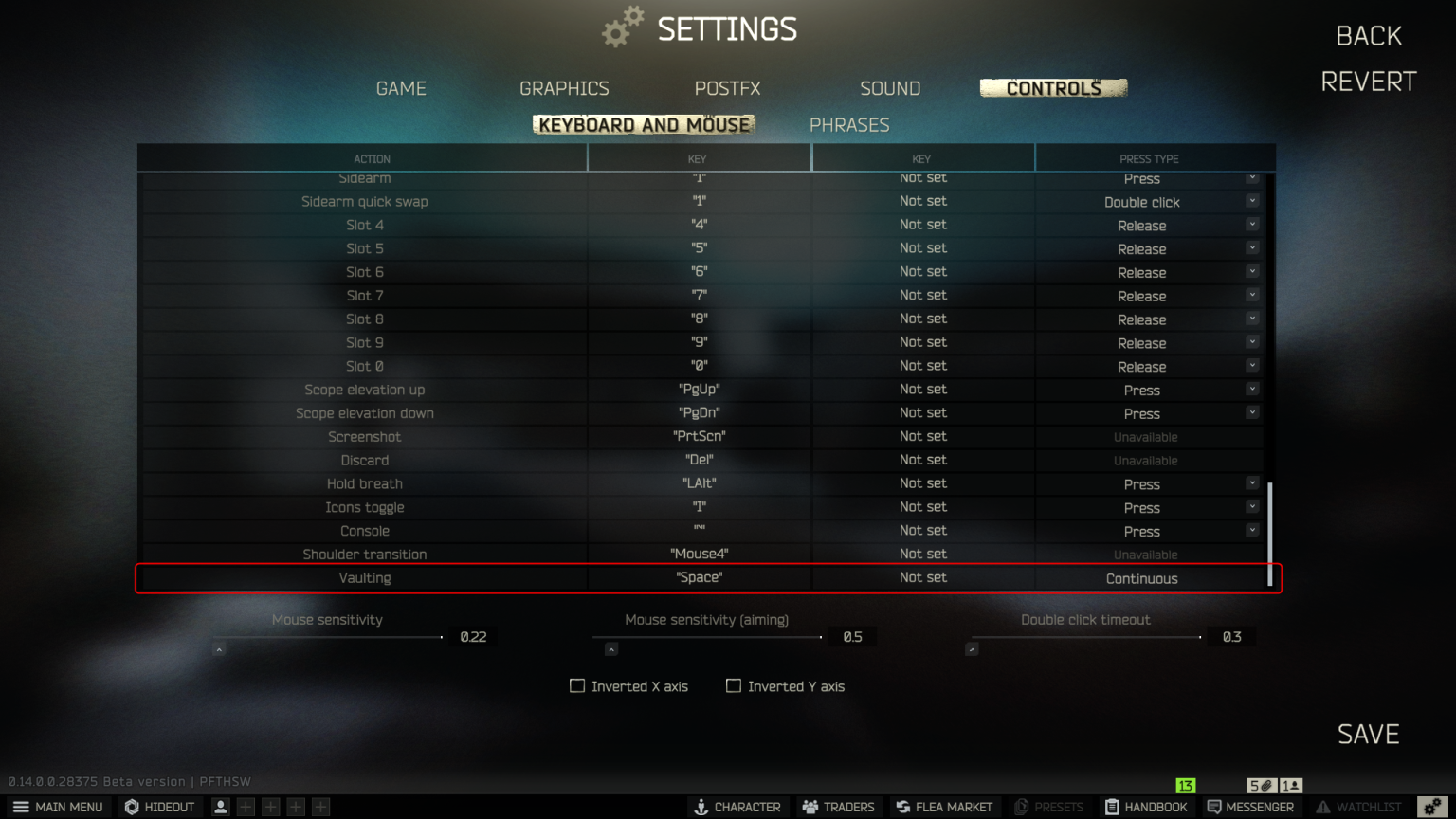Open the Flea Market

pyautogui.click(x=943, y=807)
